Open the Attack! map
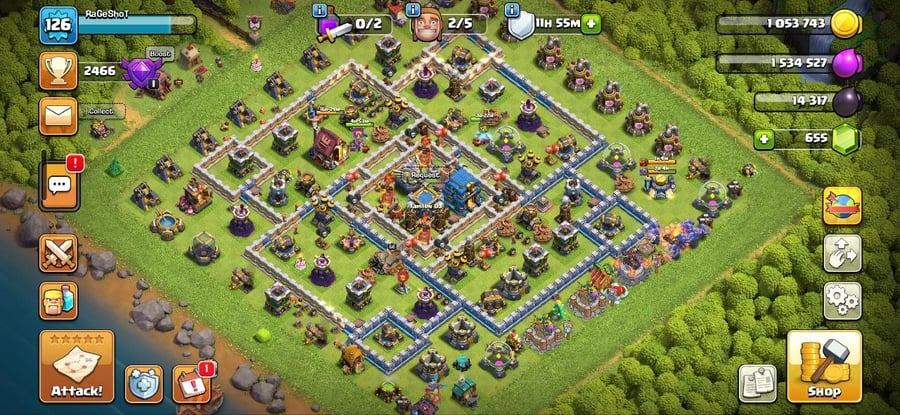Image resolution: width=900 pixels, height=415 pixels. [77, 365]
